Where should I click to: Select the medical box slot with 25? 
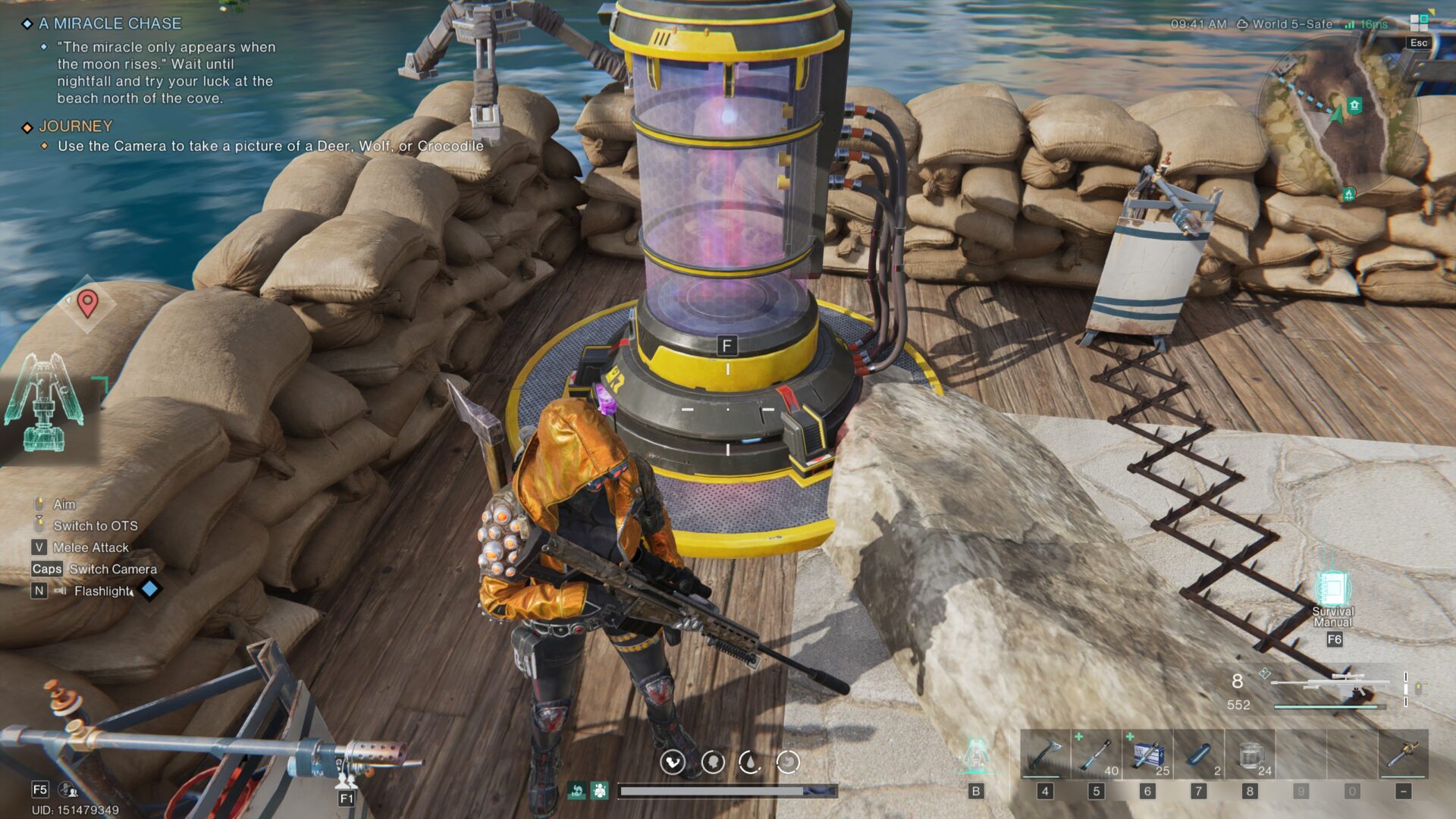coord(1147,755)
